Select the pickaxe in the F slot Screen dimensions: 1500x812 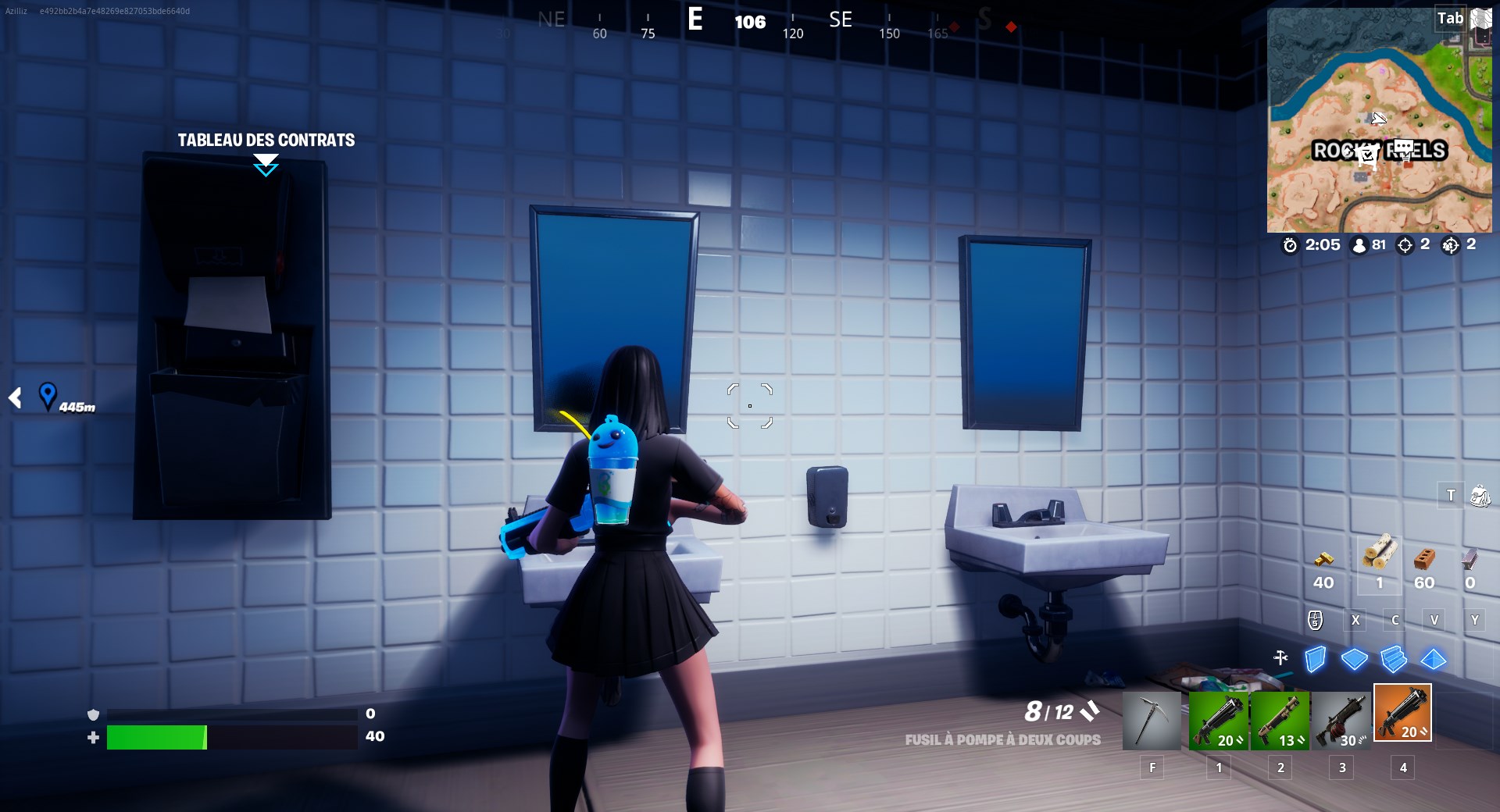point(1152,720)
